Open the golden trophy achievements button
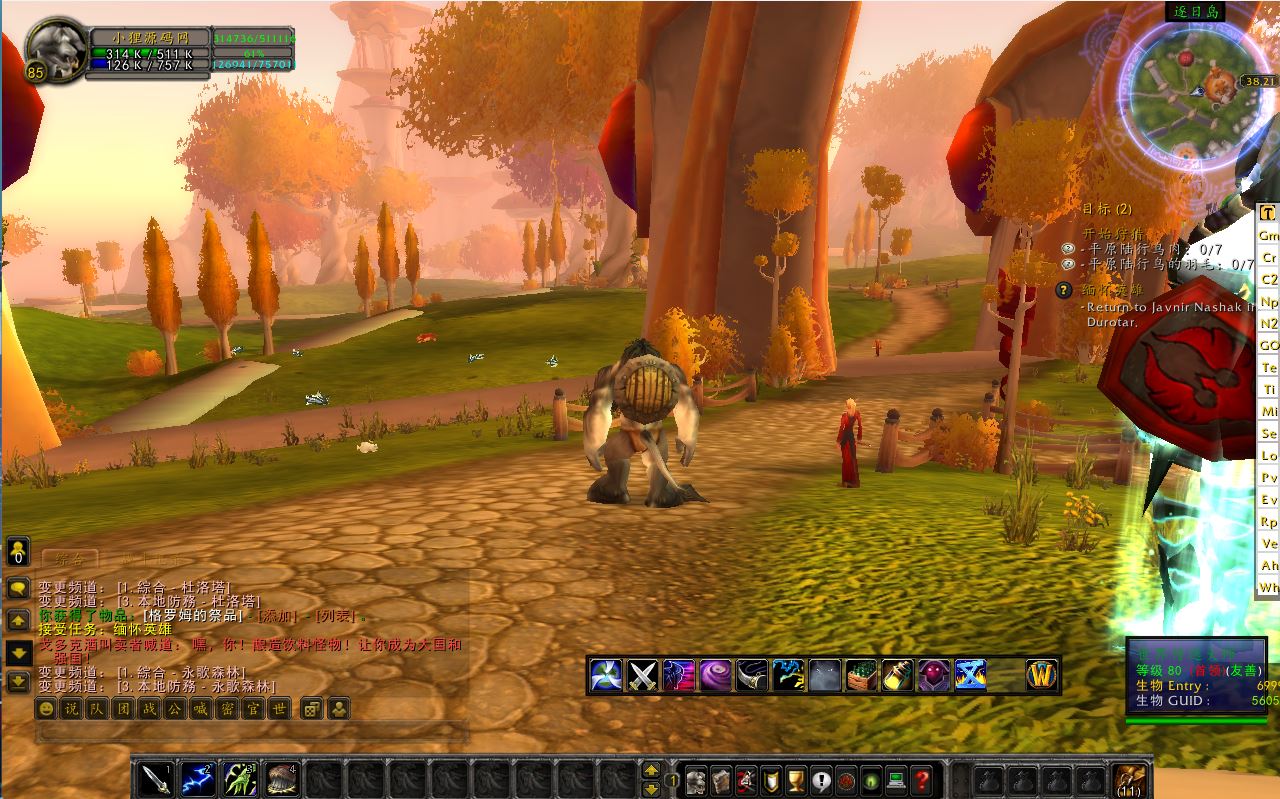 click(796, 779)
